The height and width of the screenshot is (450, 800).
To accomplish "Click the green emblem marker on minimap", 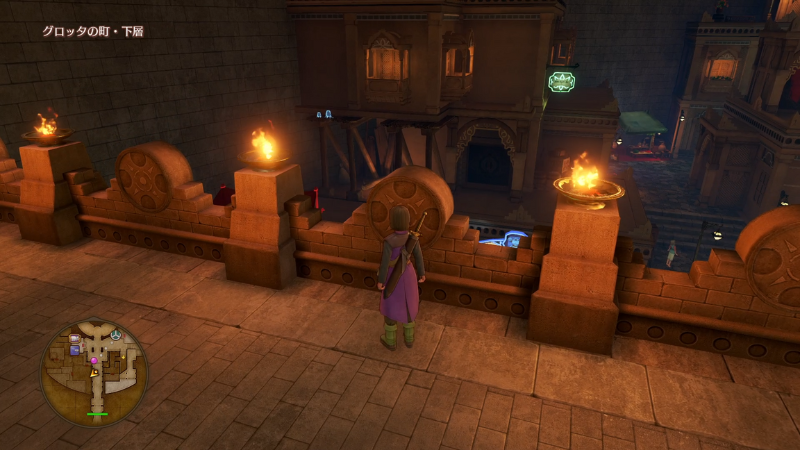I will 116,334.
